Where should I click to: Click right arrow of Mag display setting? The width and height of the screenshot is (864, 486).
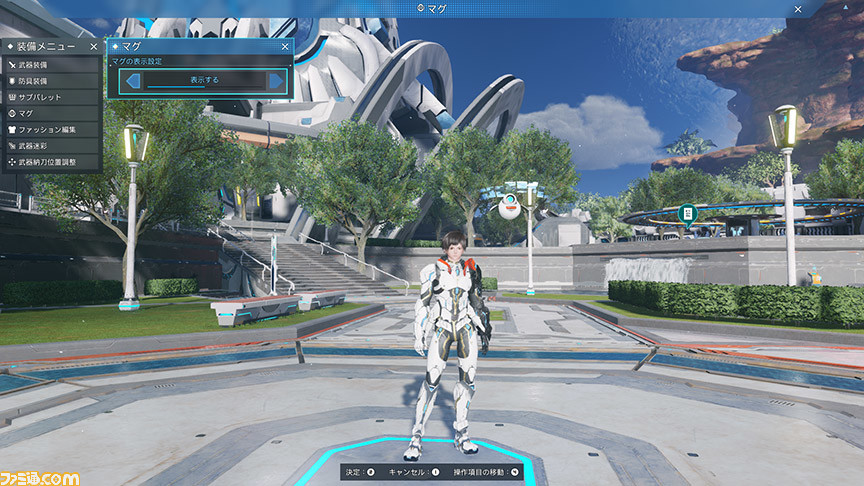click(x=275, y=80)
